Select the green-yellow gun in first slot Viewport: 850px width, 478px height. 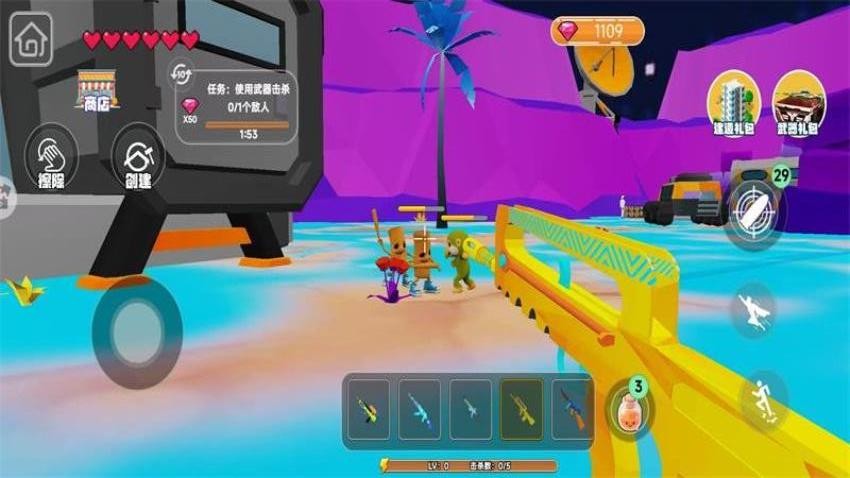click(369, 409)
